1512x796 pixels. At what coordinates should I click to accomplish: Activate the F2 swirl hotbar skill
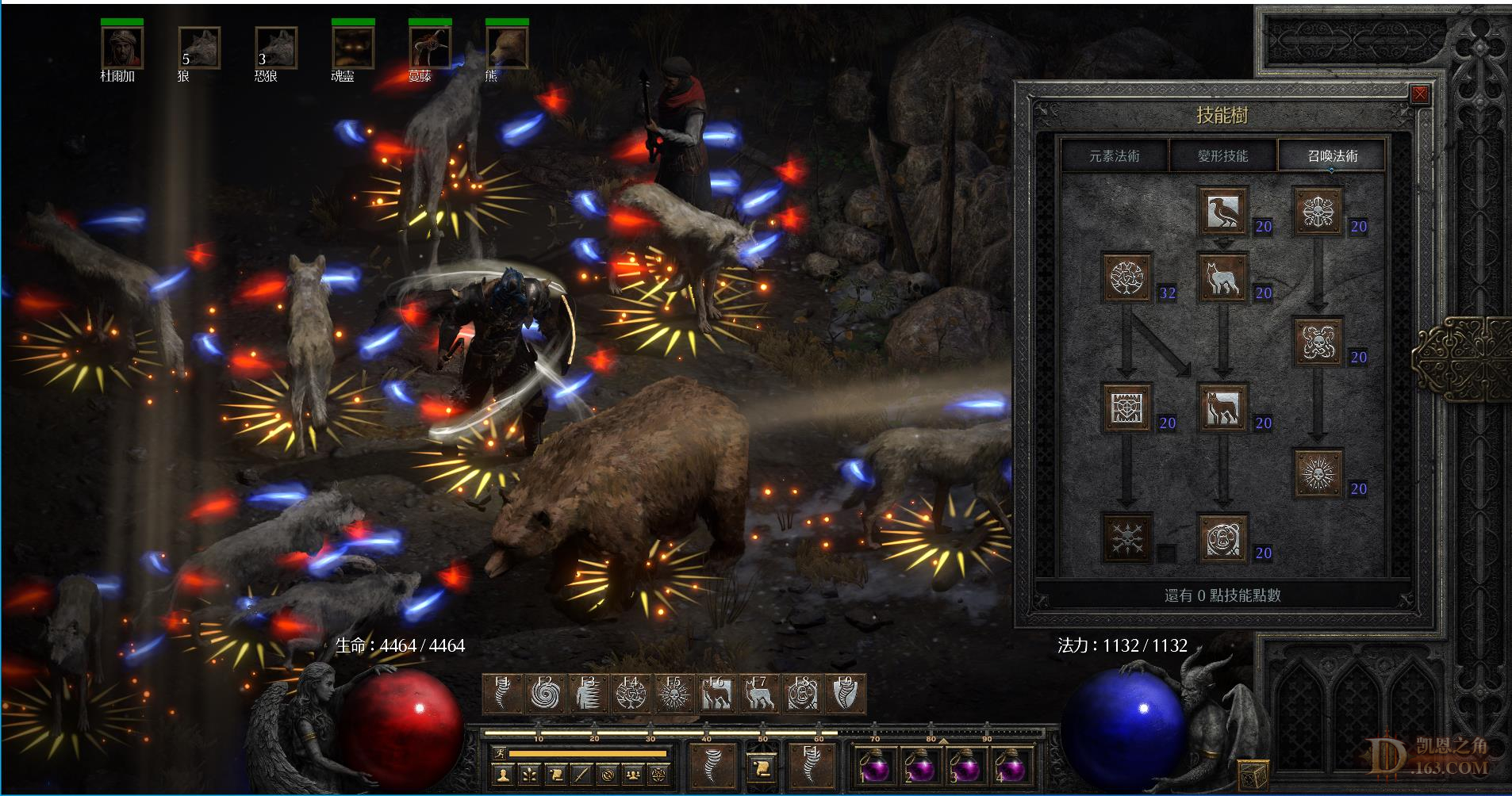point(545,695)
